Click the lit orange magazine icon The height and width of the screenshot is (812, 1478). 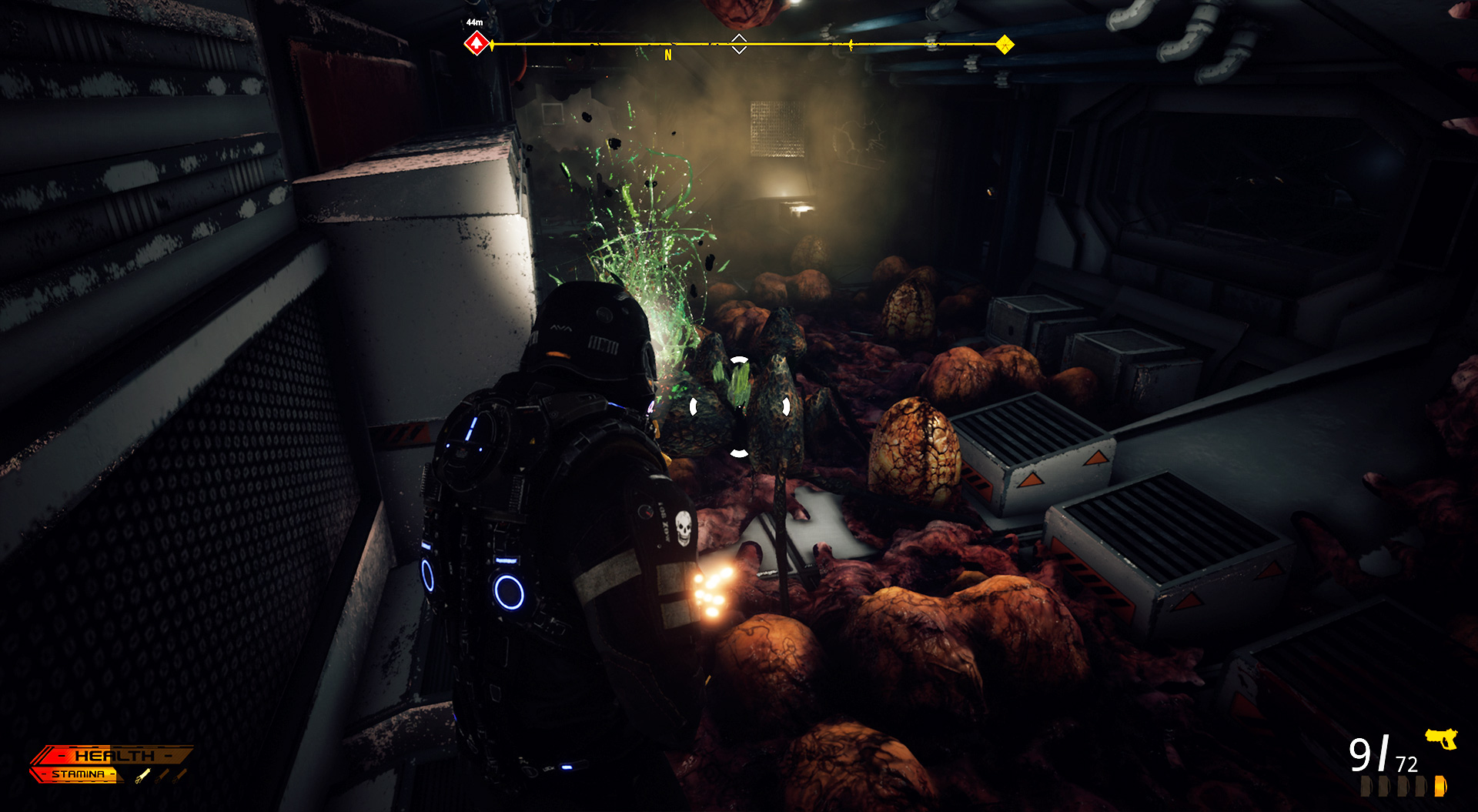[x=1440, y=786]
